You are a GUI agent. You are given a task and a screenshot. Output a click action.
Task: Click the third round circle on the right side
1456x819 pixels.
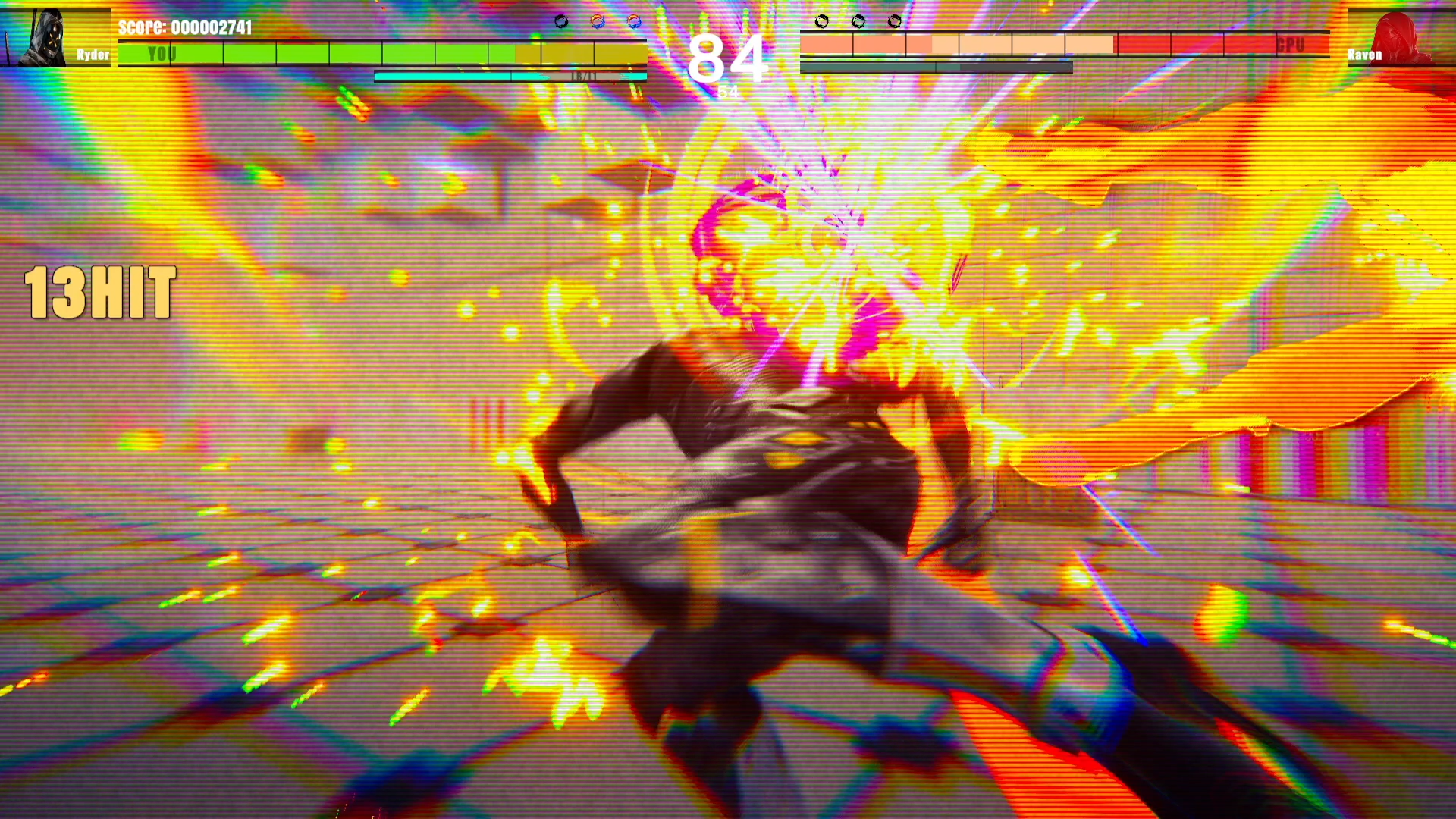[x=895, y=20]
